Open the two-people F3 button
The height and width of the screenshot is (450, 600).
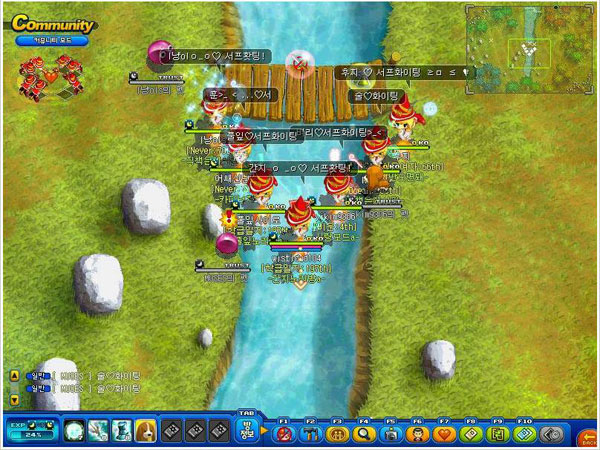(336, 434)
